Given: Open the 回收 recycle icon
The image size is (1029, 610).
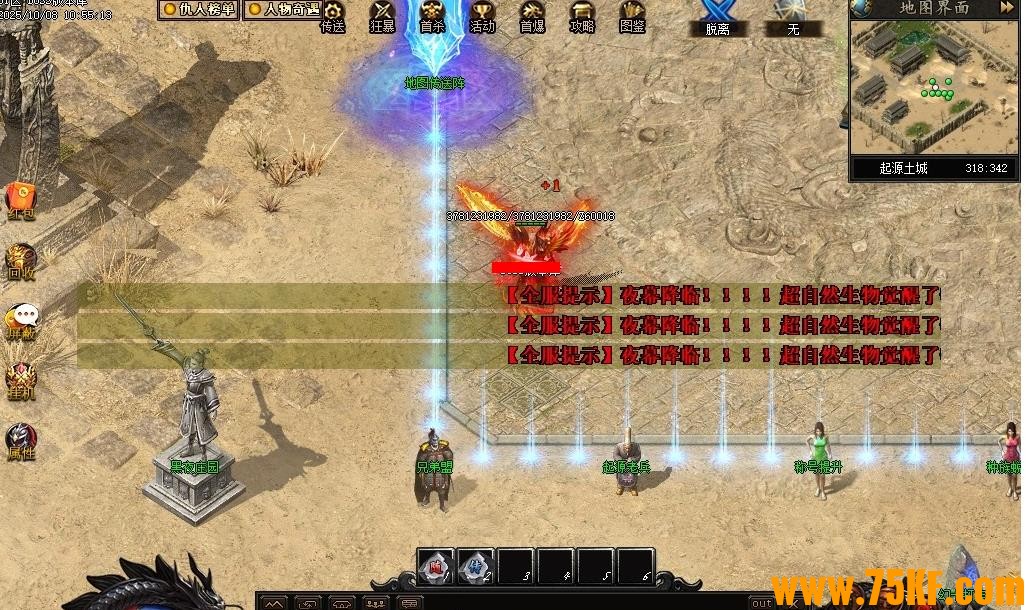Looking at the screenshot, I should click(21, 259).
